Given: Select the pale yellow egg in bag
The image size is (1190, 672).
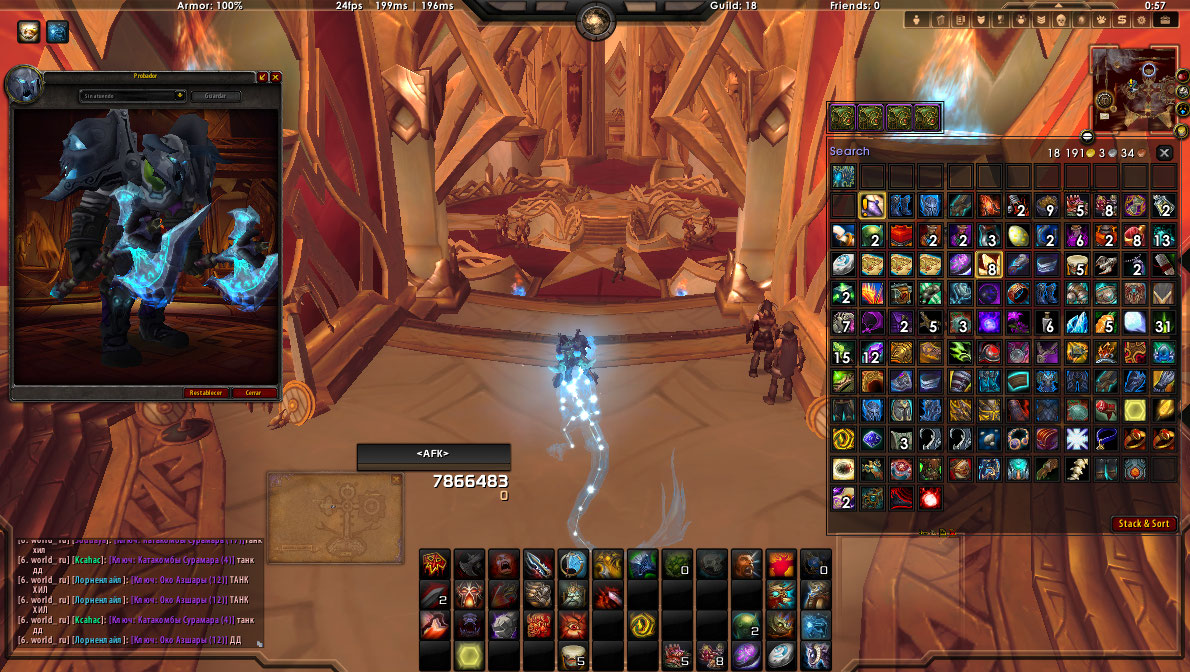Looking at the screenshot, I should coord(1017,236).
